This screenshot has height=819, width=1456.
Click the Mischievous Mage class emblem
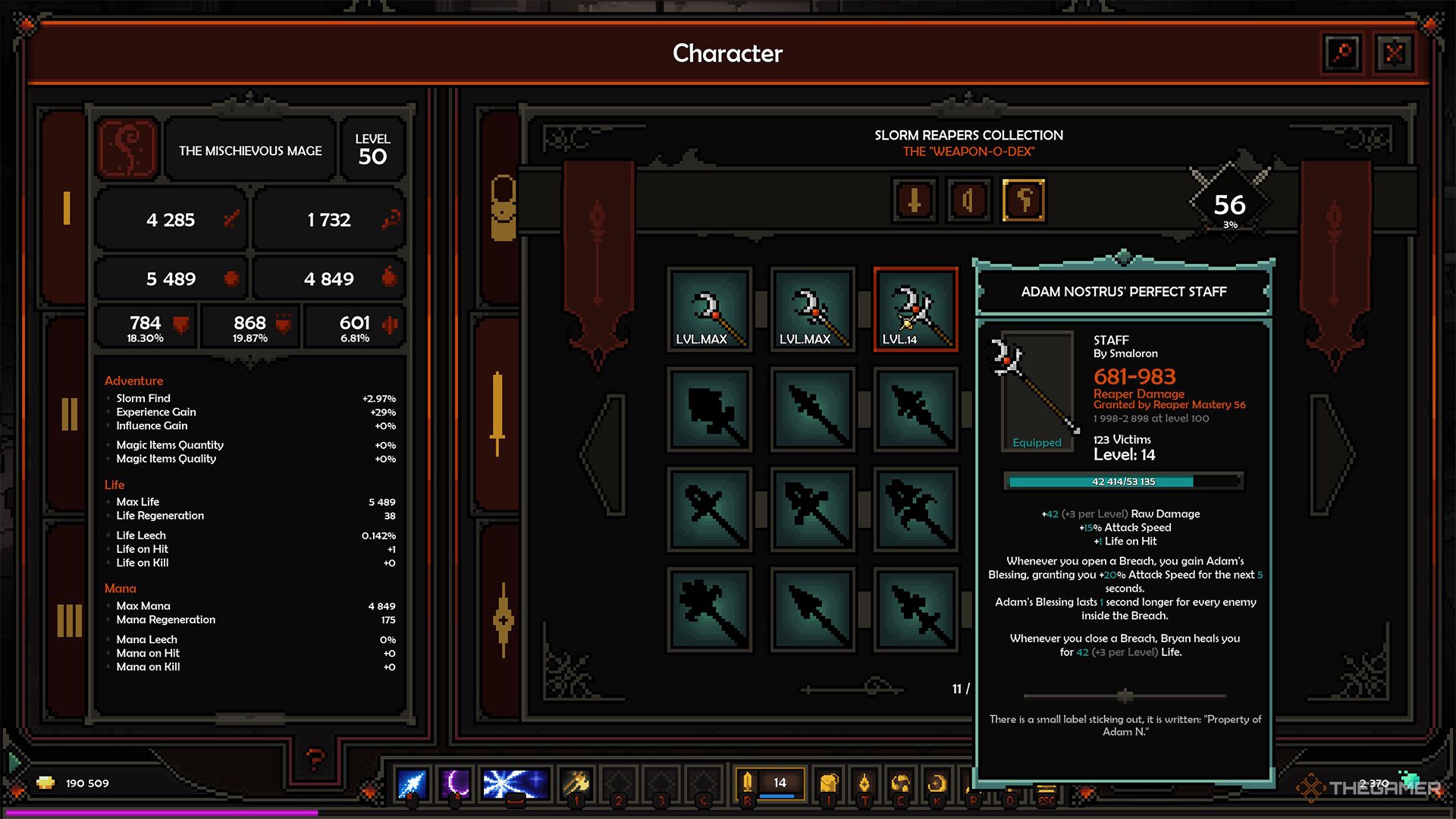(x=127, y=149)
